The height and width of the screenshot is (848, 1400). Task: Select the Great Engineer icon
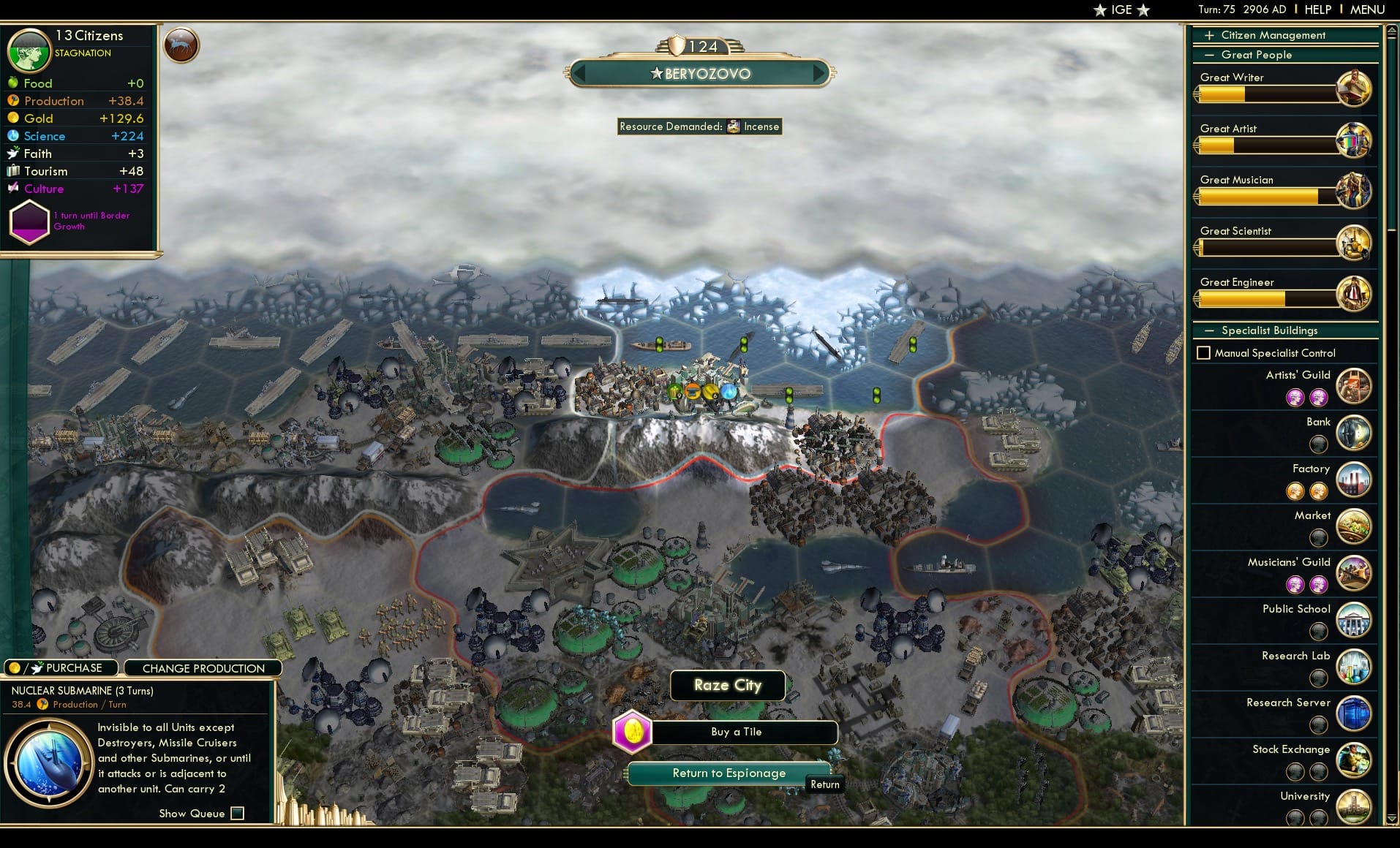point(1355,294)
